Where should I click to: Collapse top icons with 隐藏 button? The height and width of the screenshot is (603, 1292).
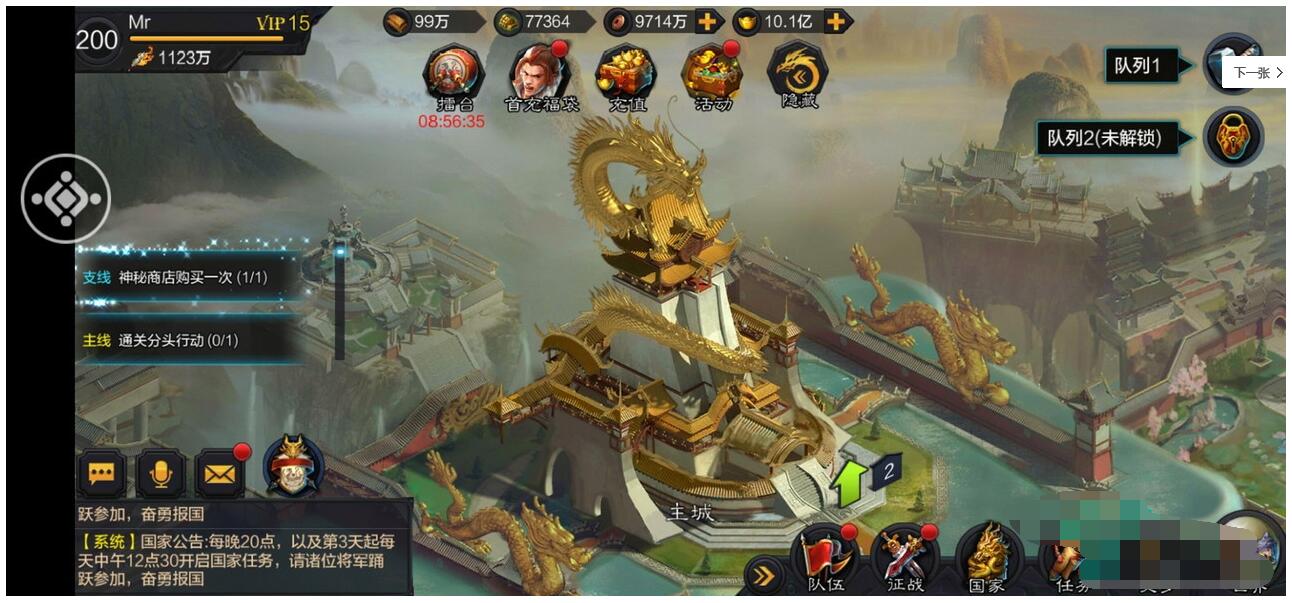tap(797, 73)
